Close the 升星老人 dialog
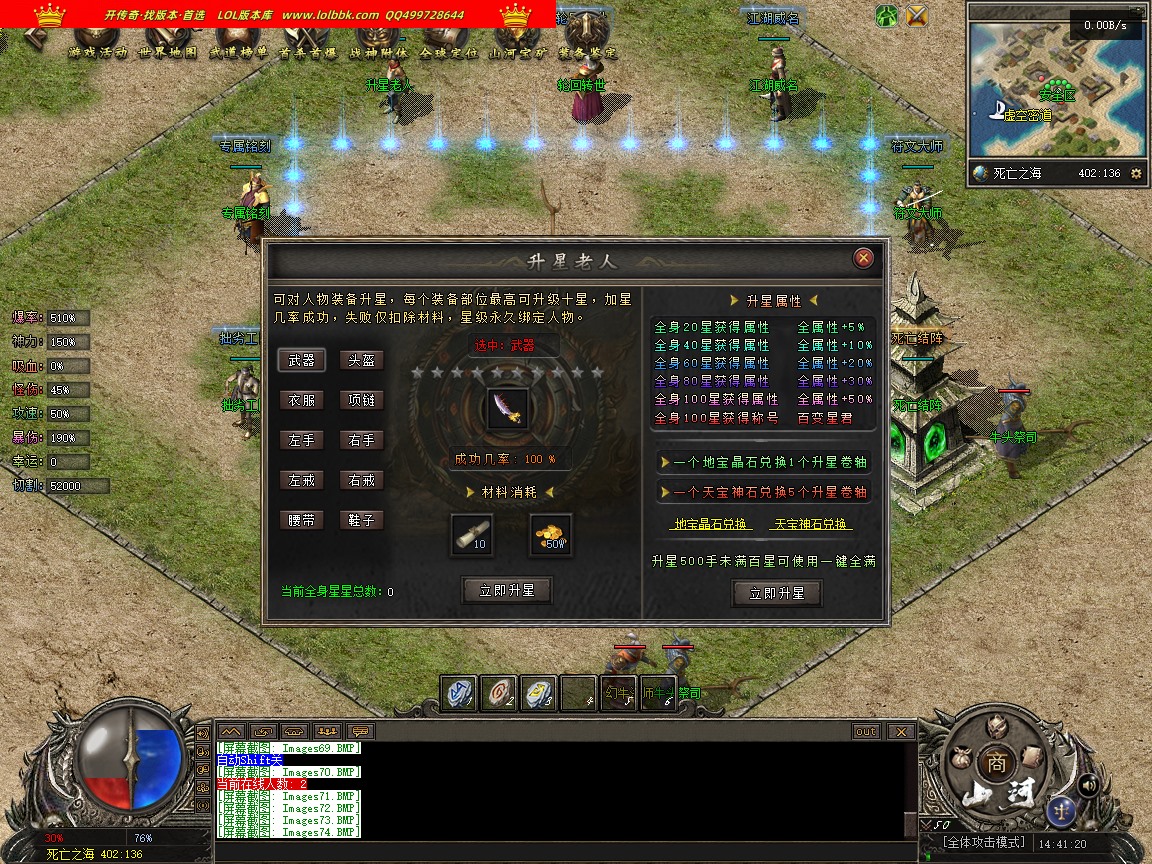1152x864 pixels. [864, 259]
